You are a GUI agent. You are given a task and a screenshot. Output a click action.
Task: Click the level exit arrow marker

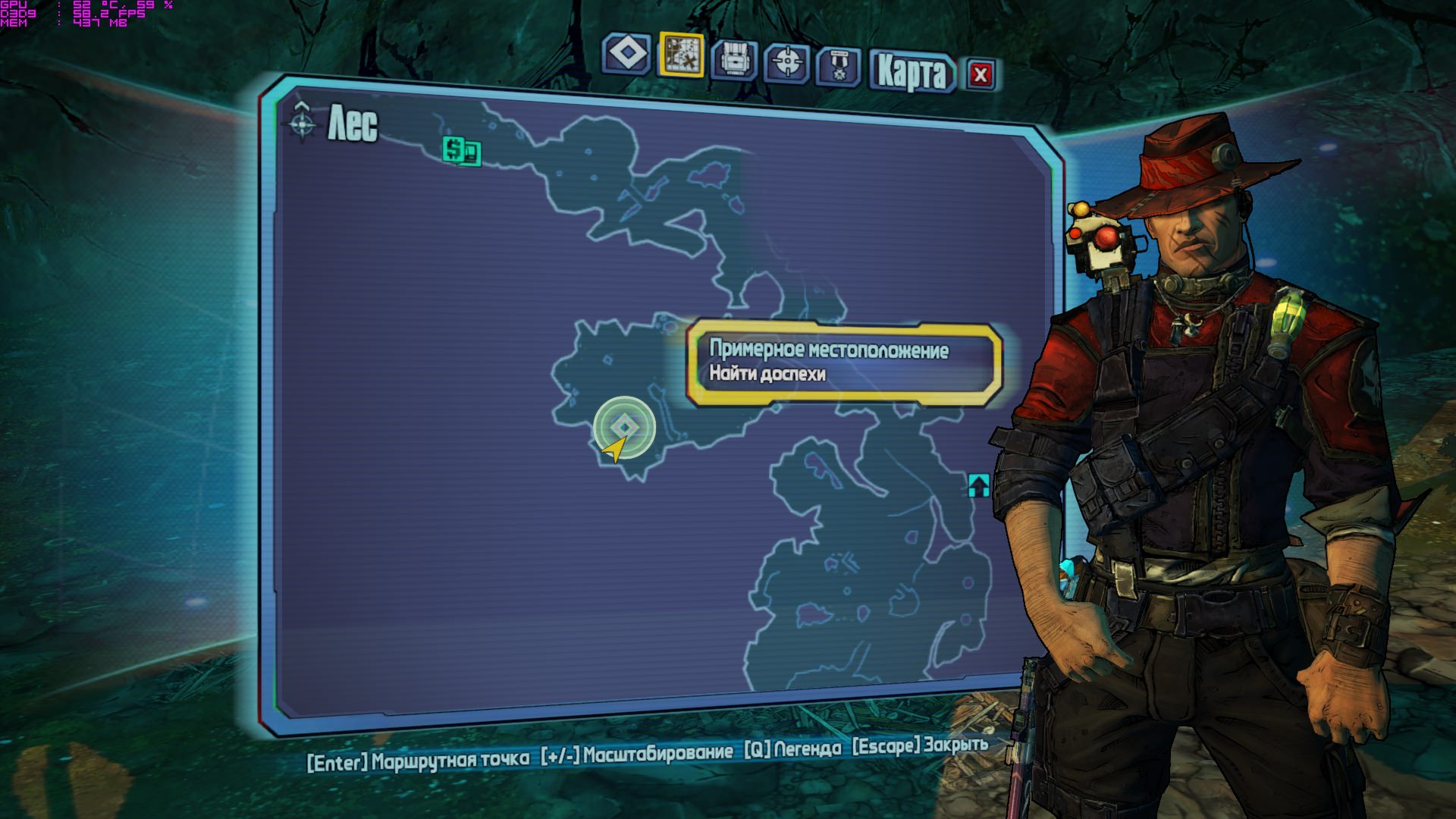pos(978,485)
